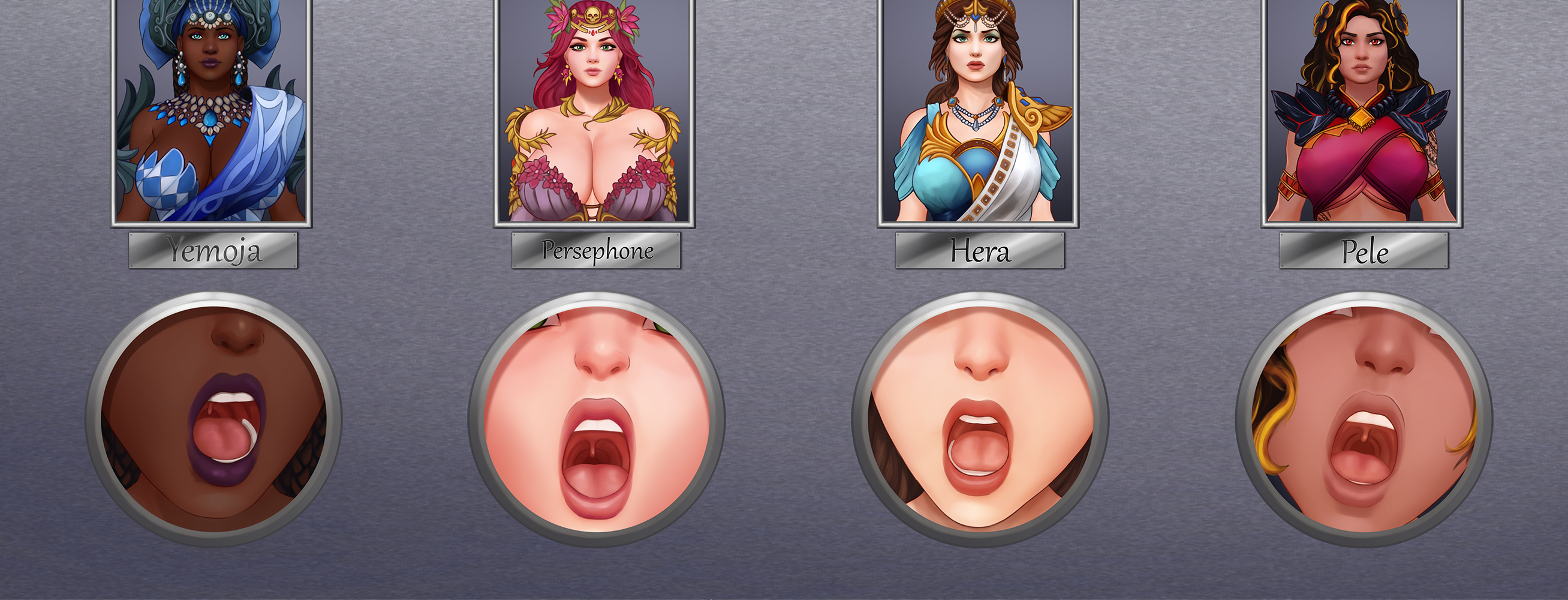Viewport: 1568px width, 600px height.
Task: Open the circular close-up below Yemoja
Action: click(213, 419)
